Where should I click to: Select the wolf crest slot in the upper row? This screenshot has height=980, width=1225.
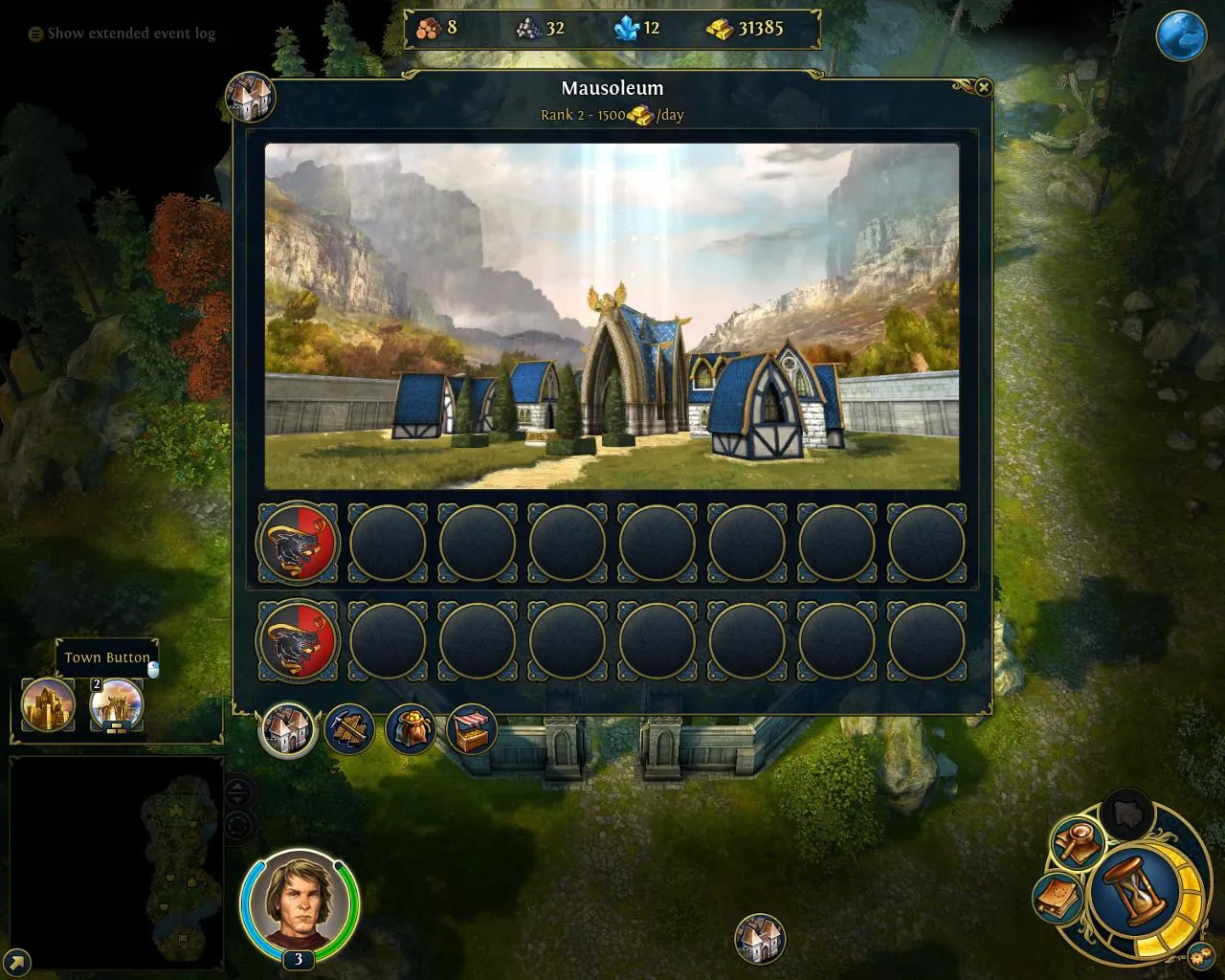click(298, 544)
